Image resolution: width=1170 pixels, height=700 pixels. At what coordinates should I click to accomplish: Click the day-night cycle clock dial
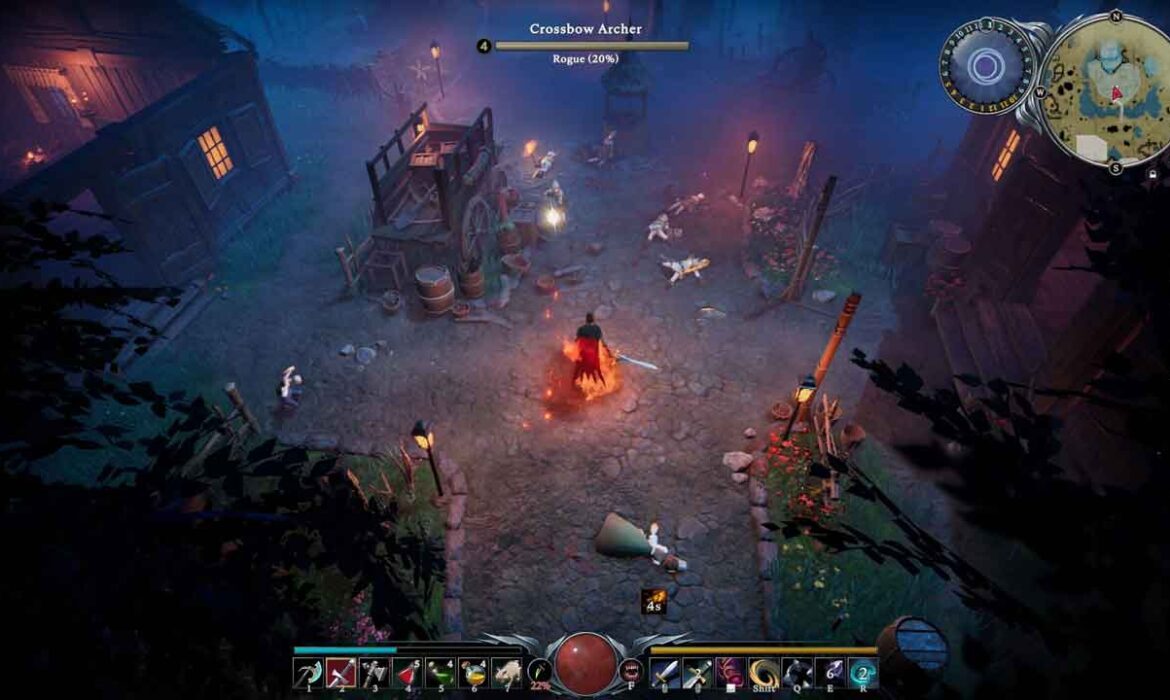click(987, 66)
